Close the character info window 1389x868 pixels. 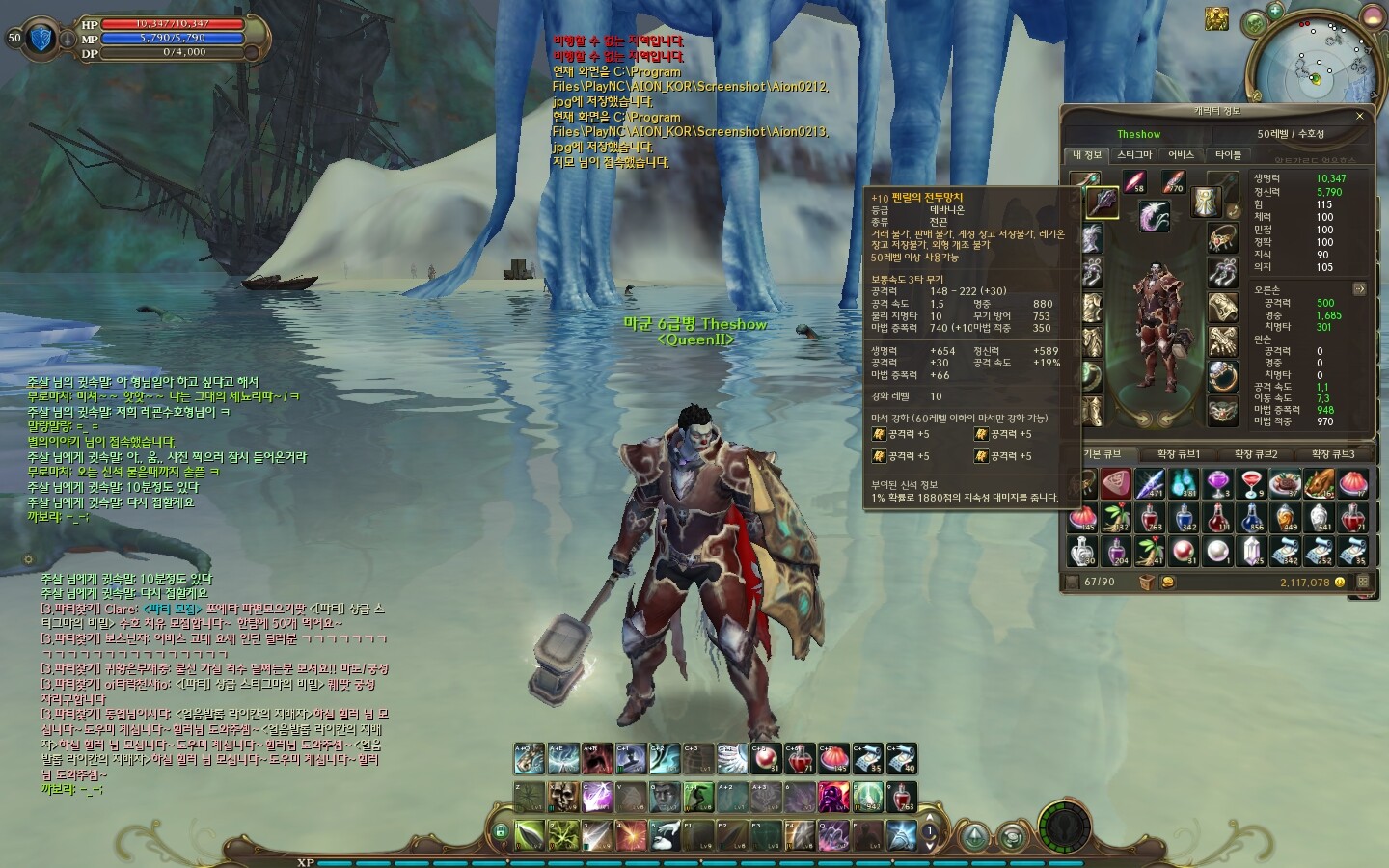point(1360,116)
